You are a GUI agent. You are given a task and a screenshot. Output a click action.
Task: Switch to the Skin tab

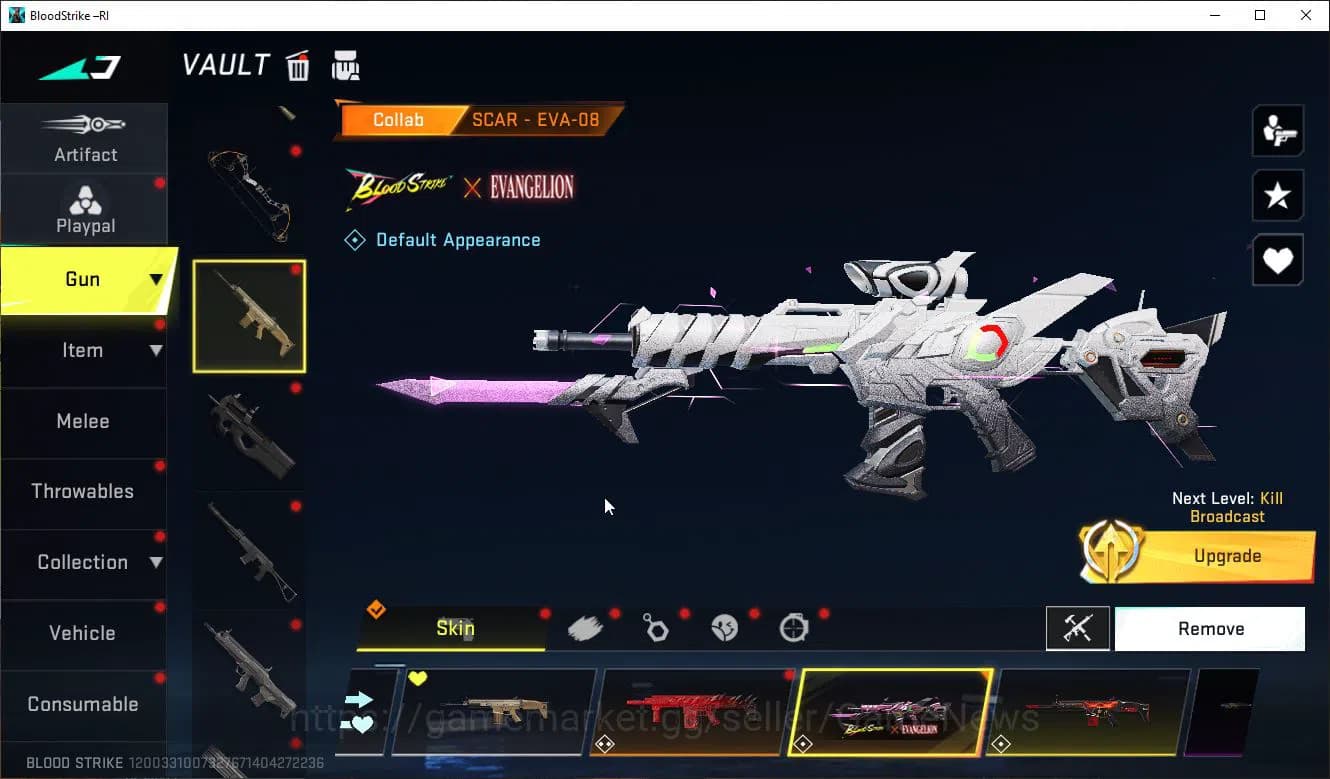[455, 628]
